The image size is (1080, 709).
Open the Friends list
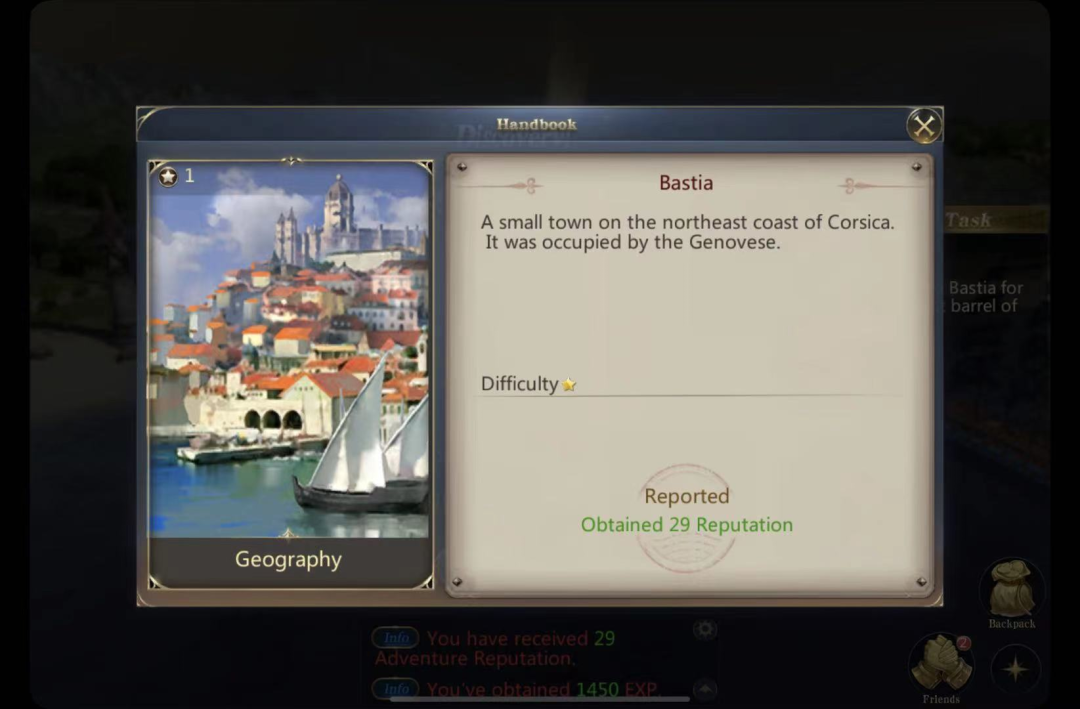coord(940,662)
